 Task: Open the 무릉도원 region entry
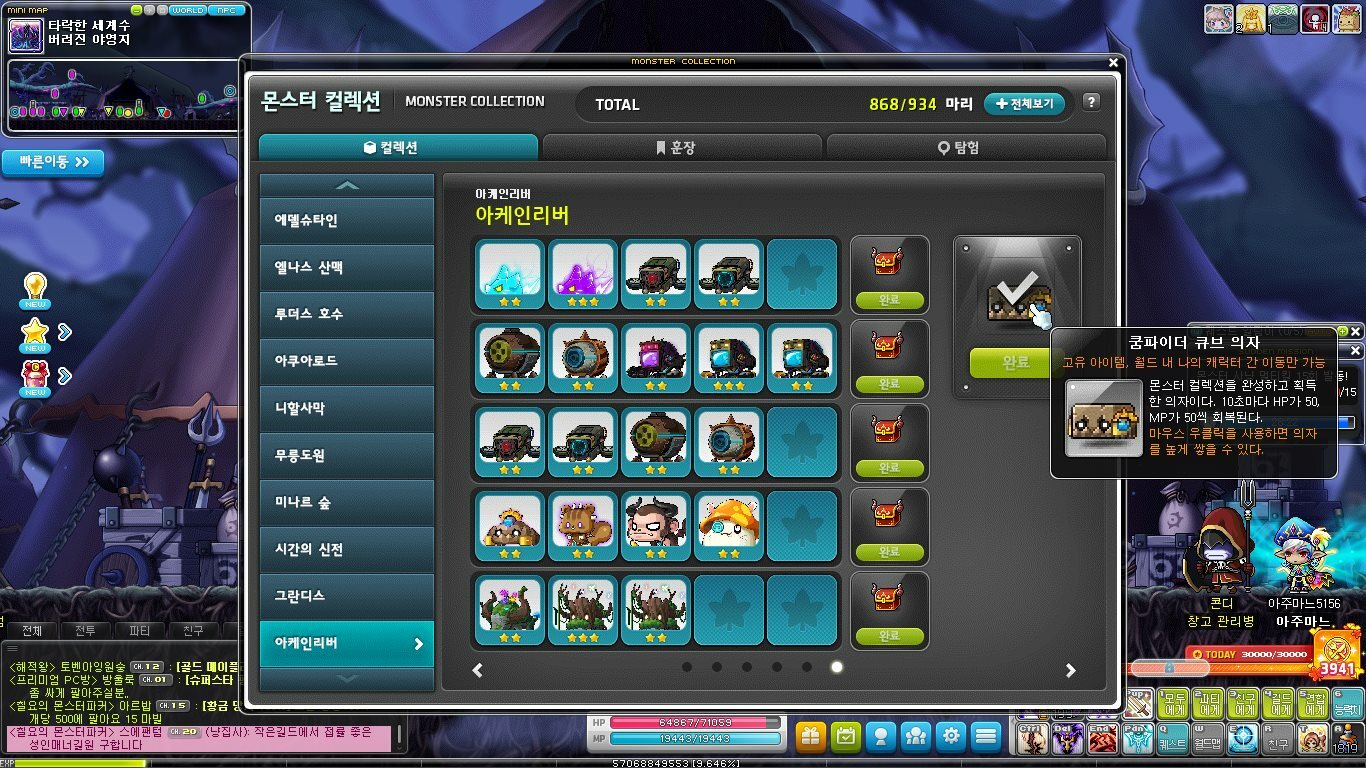(346, 455)
